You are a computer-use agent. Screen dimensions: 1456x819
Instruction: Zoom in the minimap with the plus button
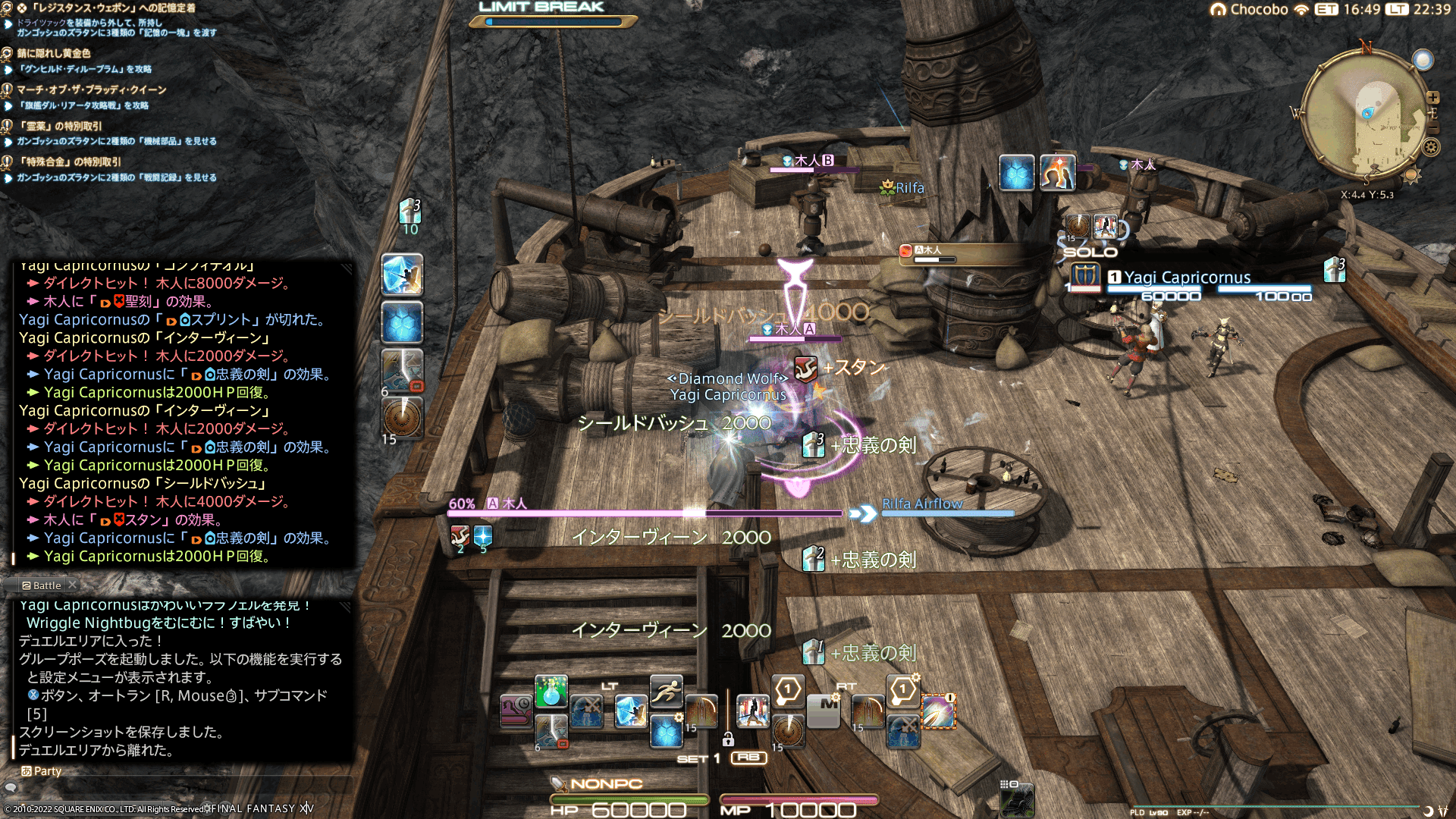pos(1433,98)
